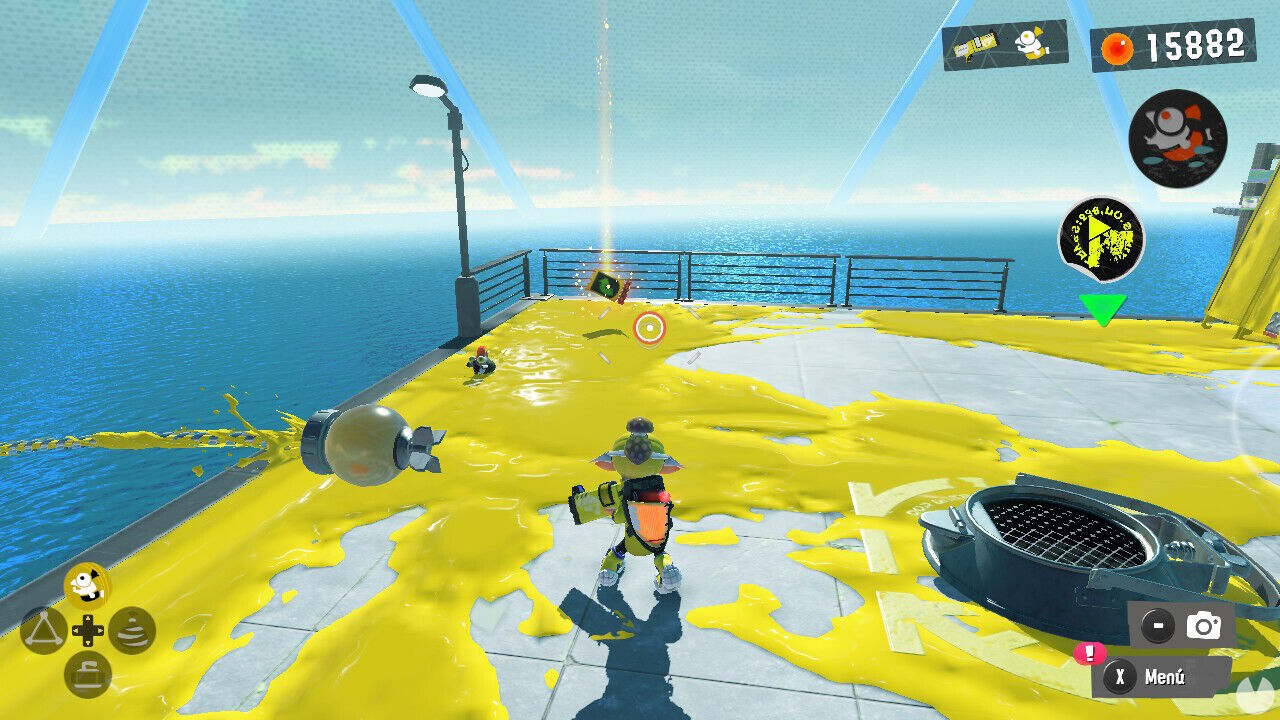The height and width of the screenshot is (720, 1280).
Task: Open the Menú with the X button prompt
Action: pyautogui.click(x=1163, y=678)
